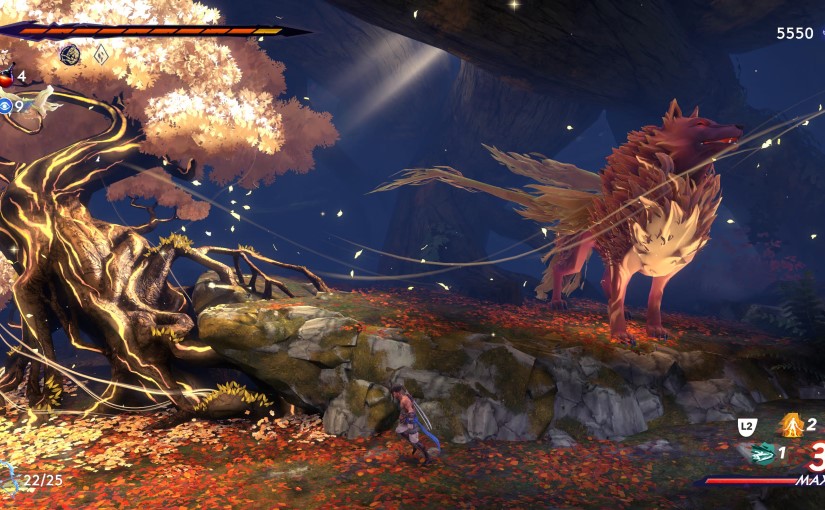This screenshot has width=825, height=510.
Task: Click the diamond-shaped amulet icon
Action: [x=101, y=55]
